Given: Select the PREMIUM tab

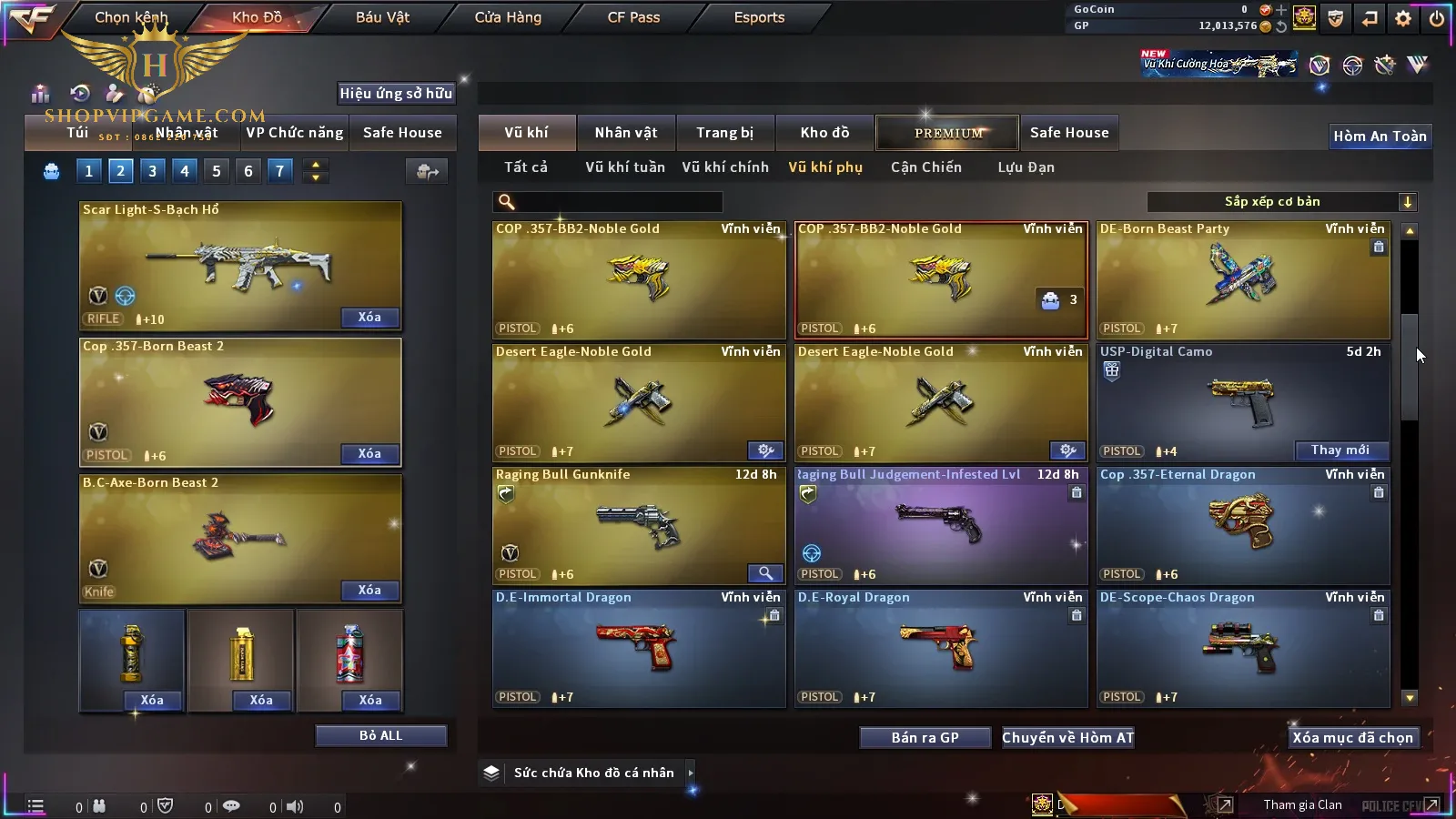Looking at the screenshot, I should coord(948,133).
